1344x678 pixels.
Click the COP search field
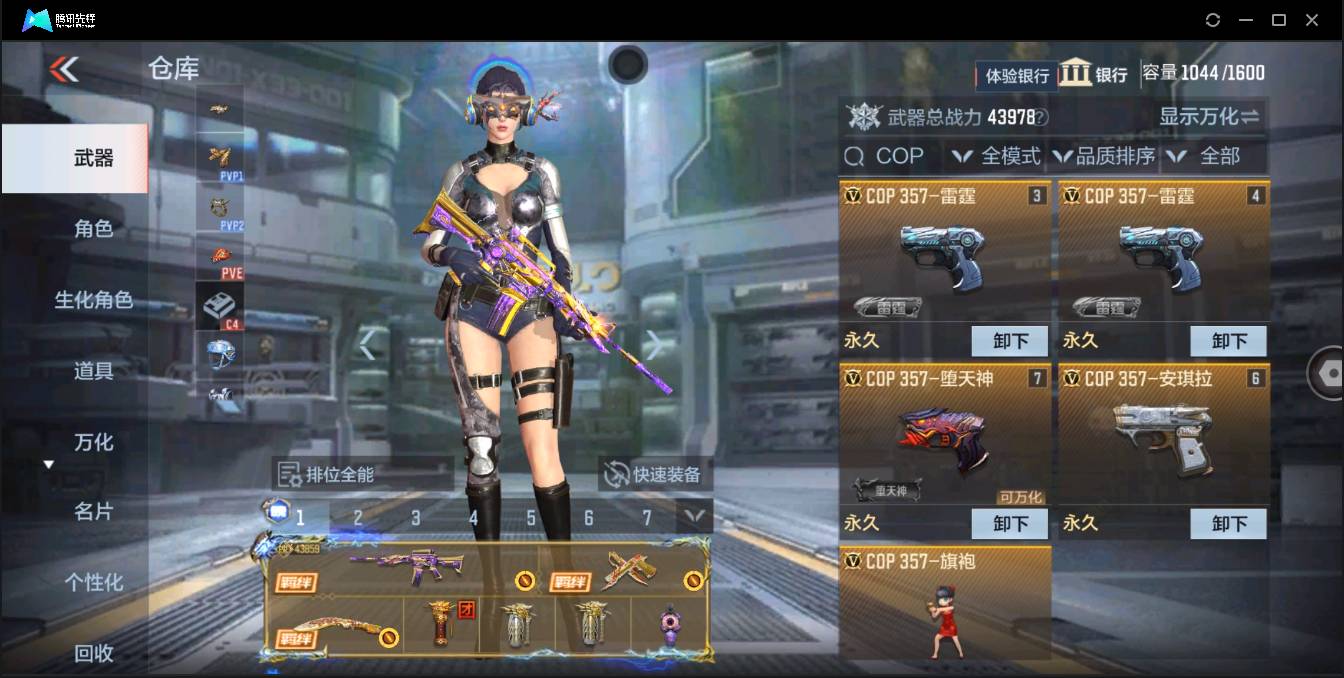(890, 156)
